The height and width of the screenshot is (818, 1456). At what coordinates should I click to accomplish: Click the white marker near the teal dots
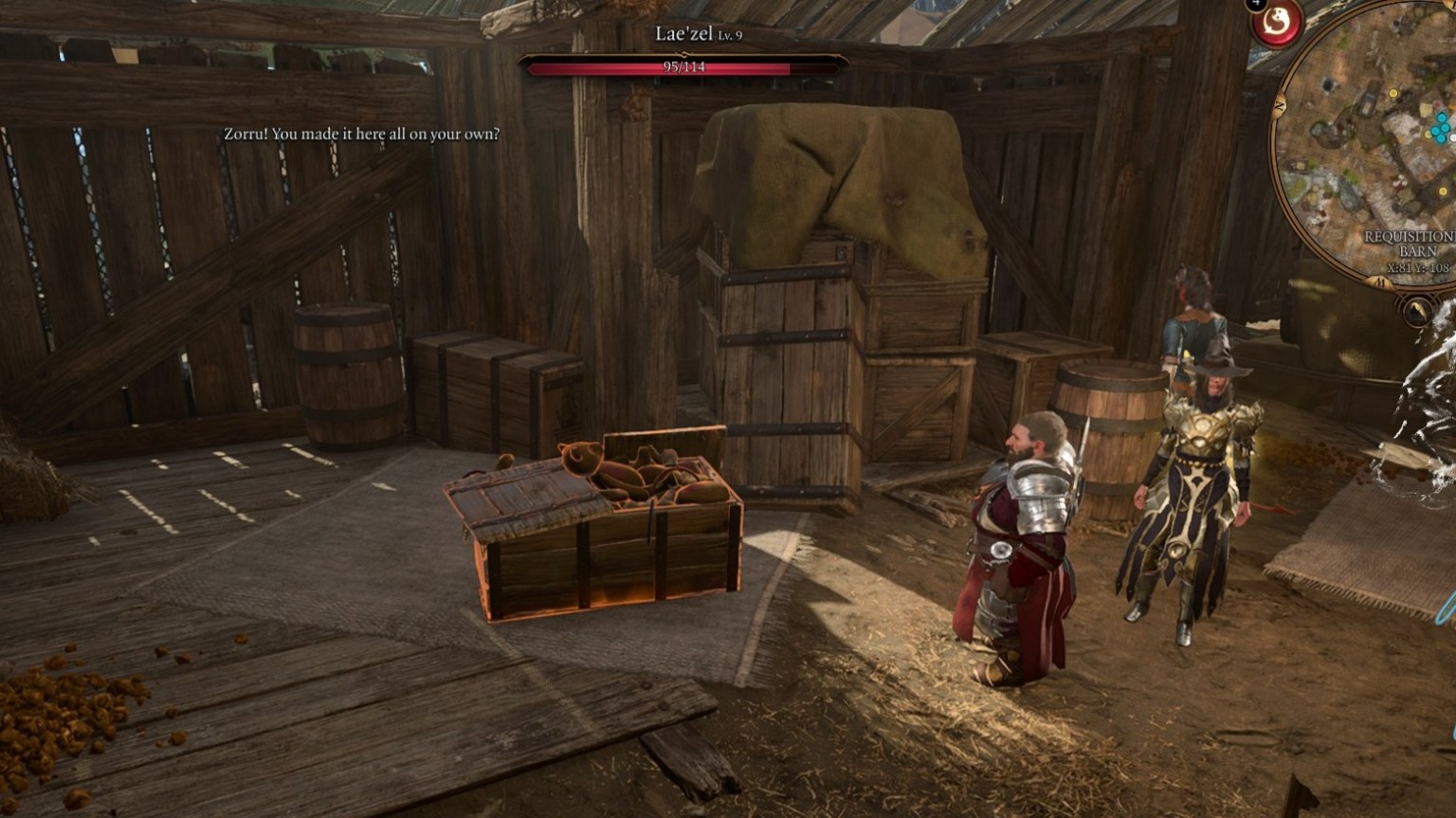point(1453,136)
